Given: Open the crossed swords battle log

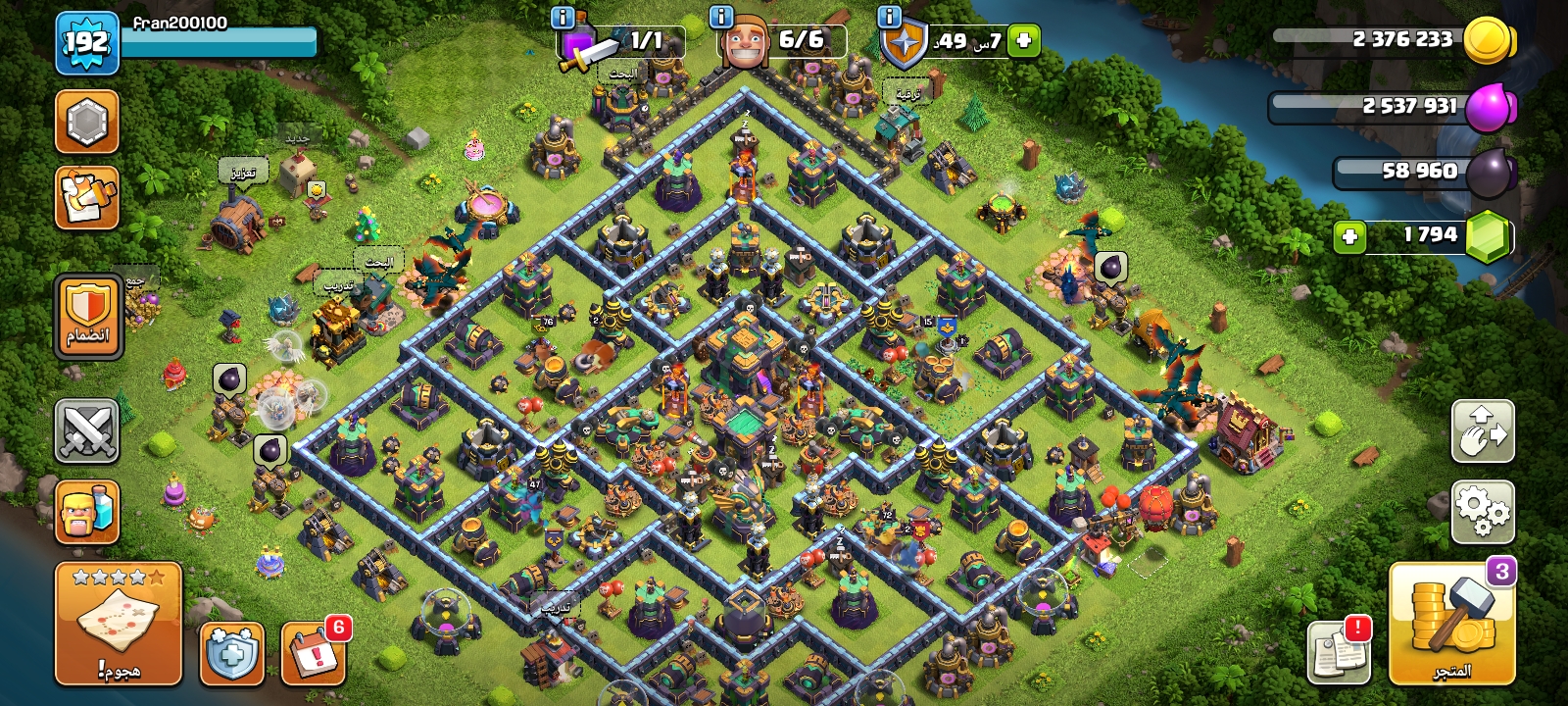Looking at the screenshot, I should coord(87,431).
